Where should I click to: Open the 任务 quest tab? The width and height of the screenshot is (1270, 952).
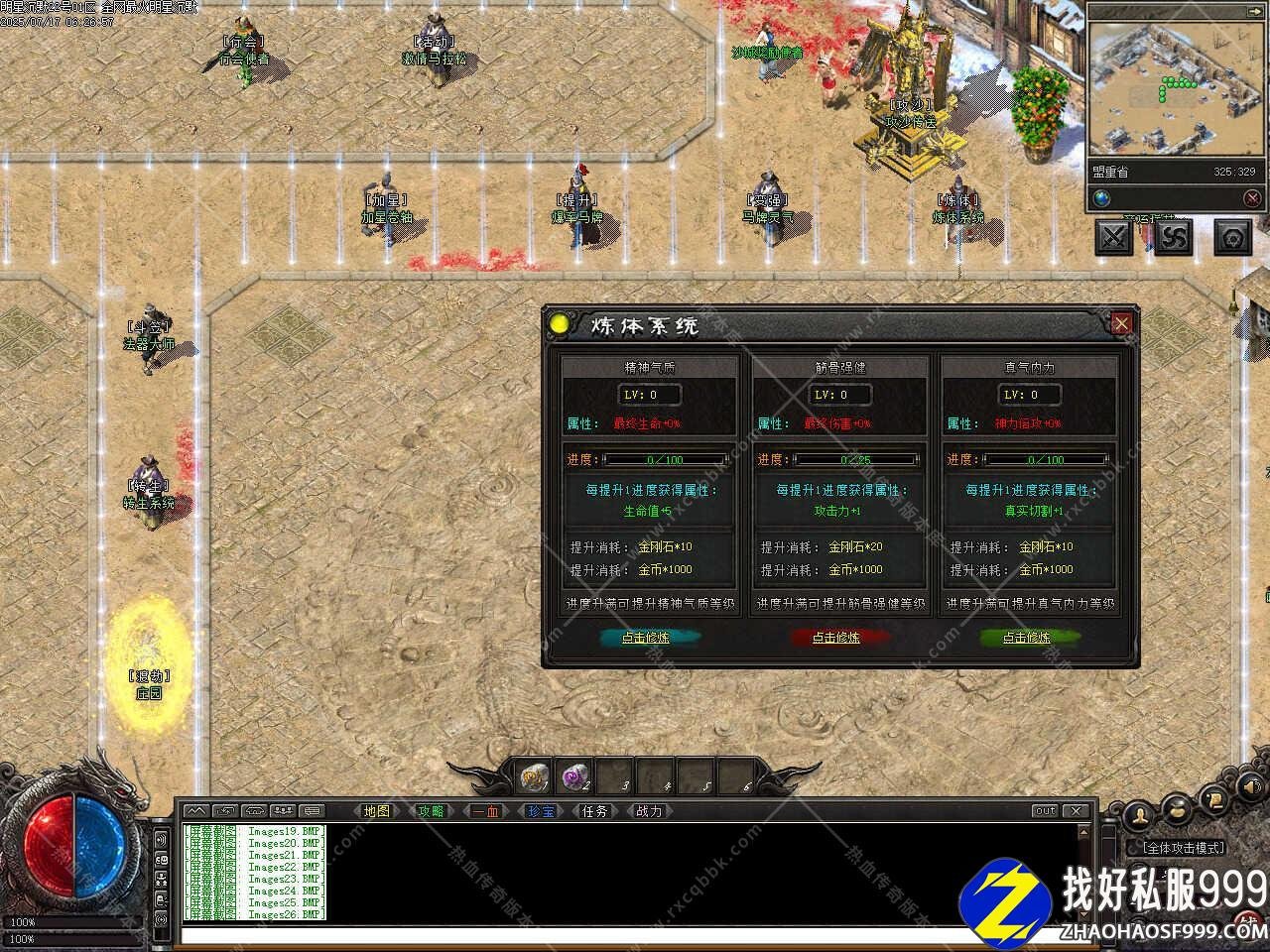(x=594, y=811)
